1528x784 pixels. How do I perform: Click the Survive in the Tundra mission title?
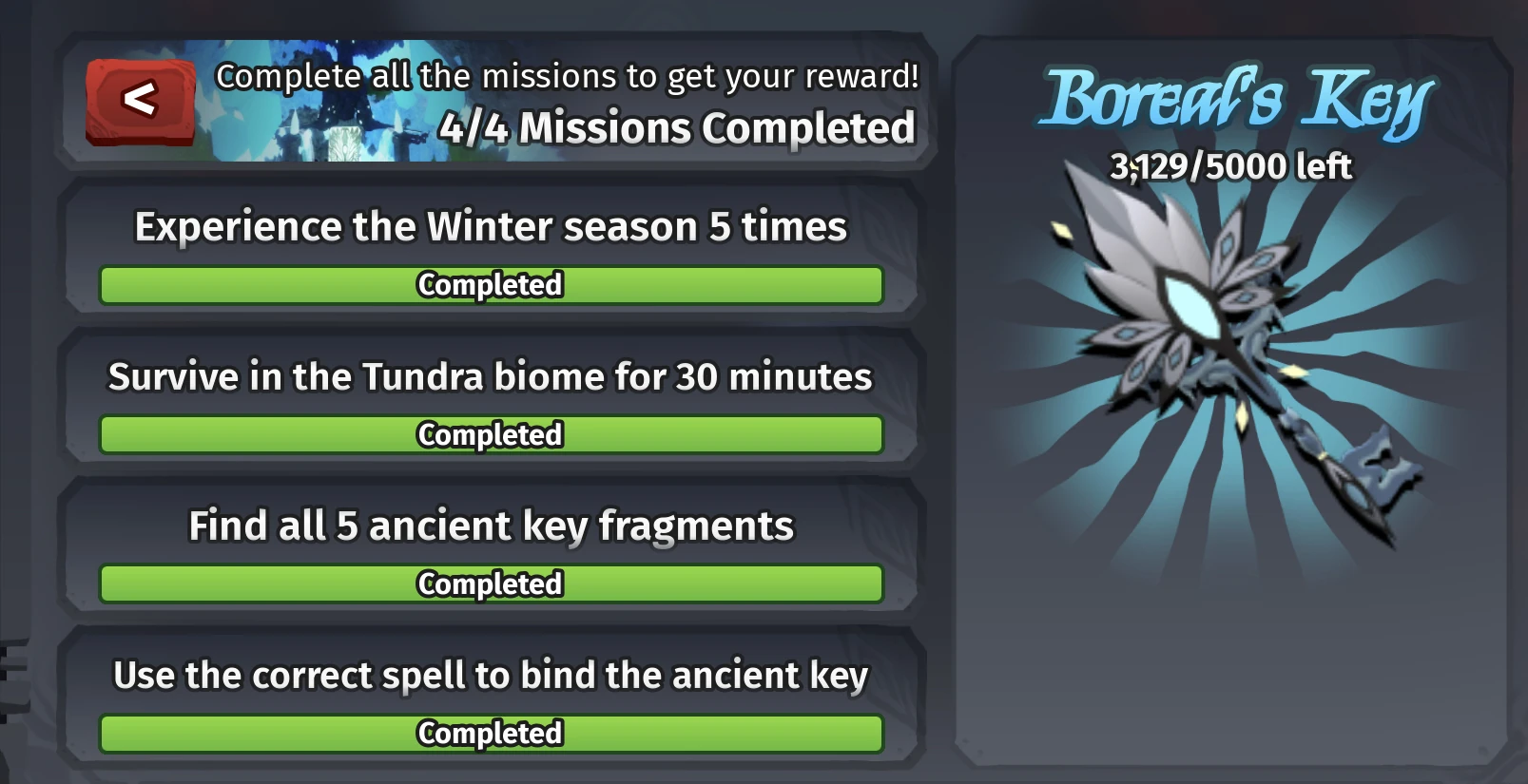click(492, 375)
